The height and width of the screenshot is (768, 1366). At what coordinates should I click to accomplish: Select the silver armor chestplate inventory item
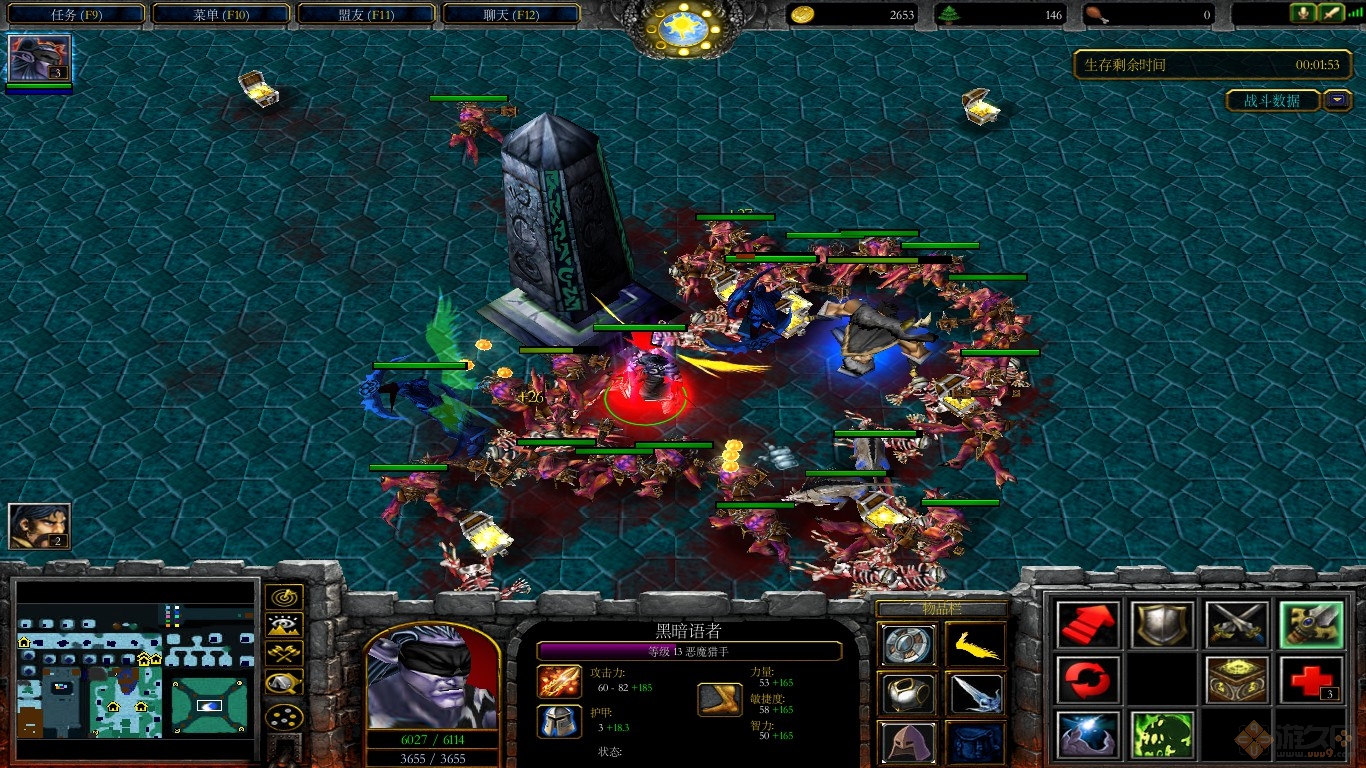pos(908,693)
